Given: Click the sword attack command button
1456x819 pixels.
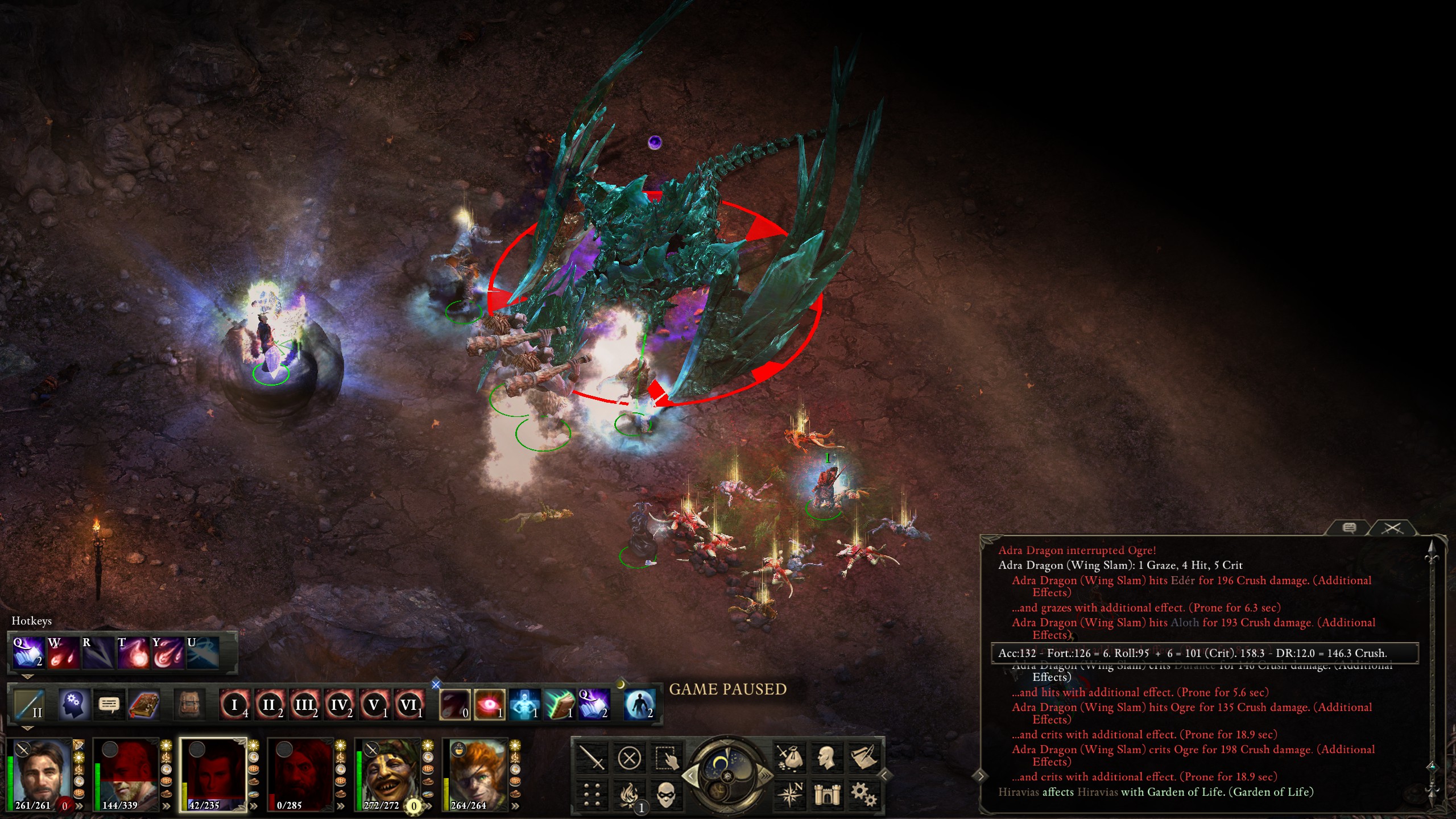Looking at the screenshot, I should [x=591, y=758].
